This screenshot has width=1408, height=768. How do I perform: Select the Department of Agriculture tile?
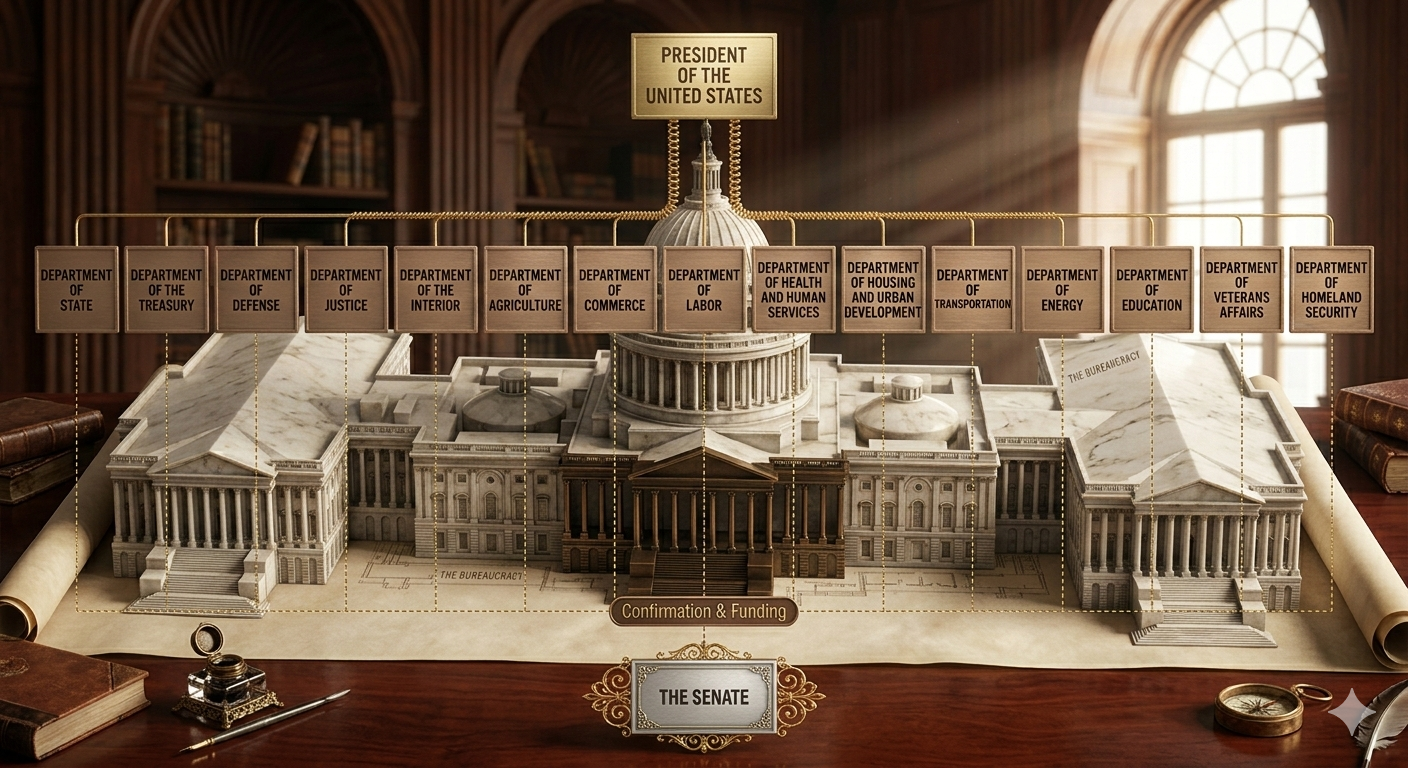point(525,289)
